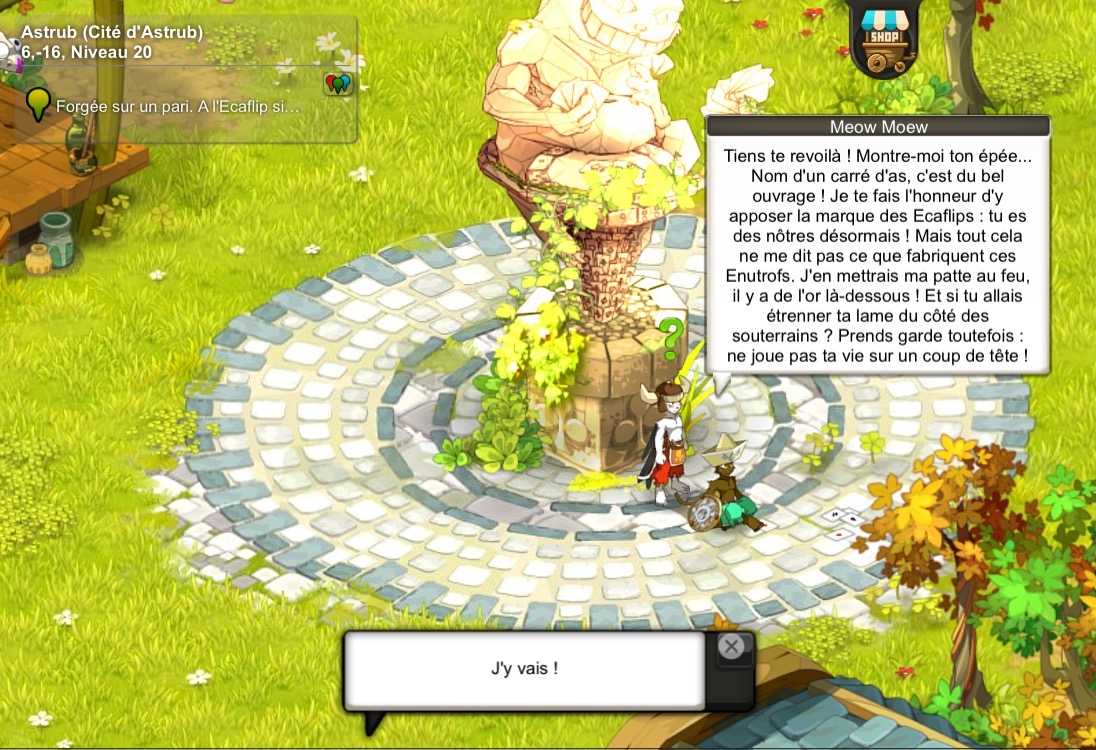Close the dialogue reply box
This screenshot has width=1096, height=750.
[x=732, y=647]
